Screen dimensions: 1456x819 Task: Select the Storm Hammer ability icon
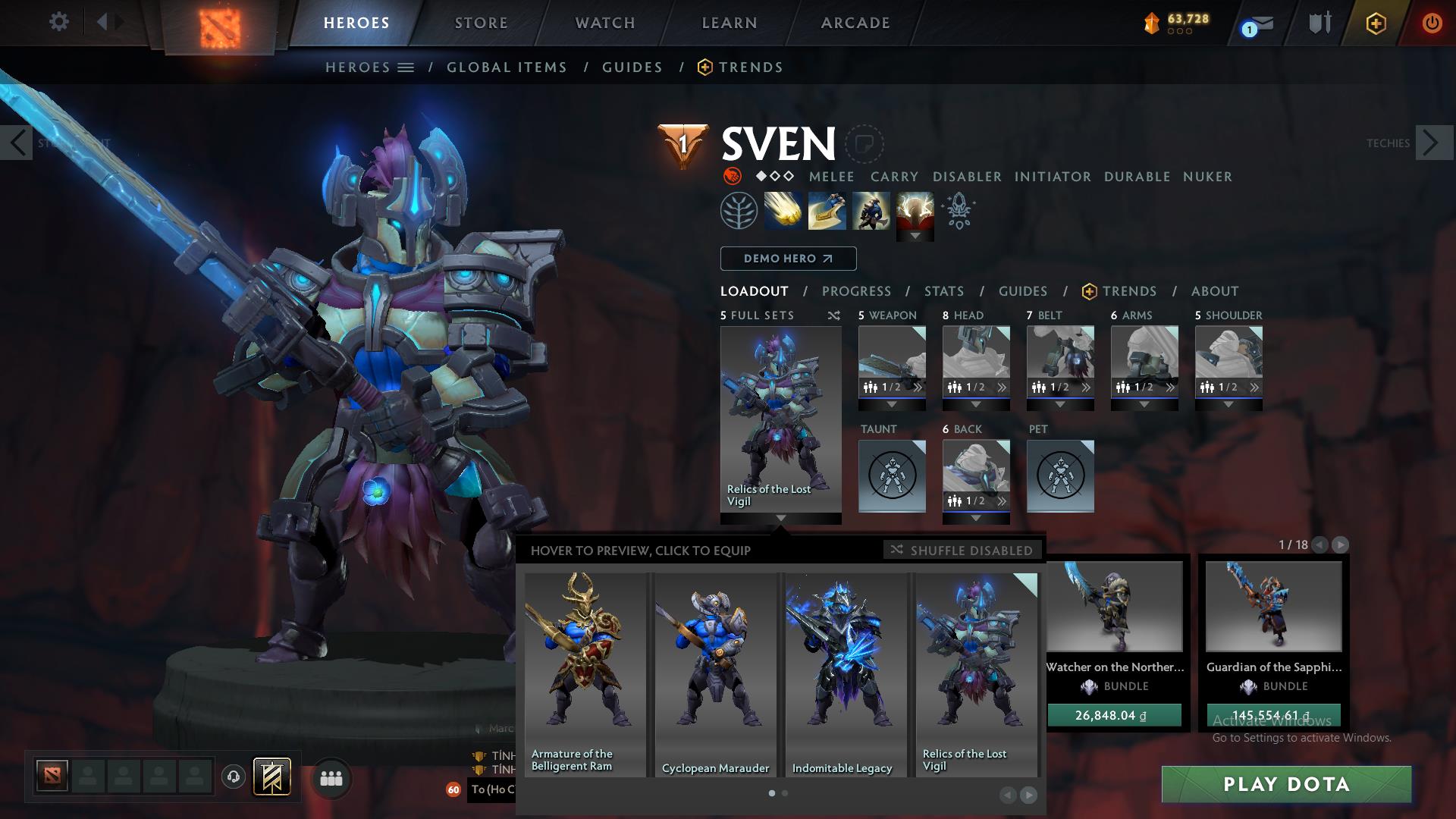pos(783,210)
